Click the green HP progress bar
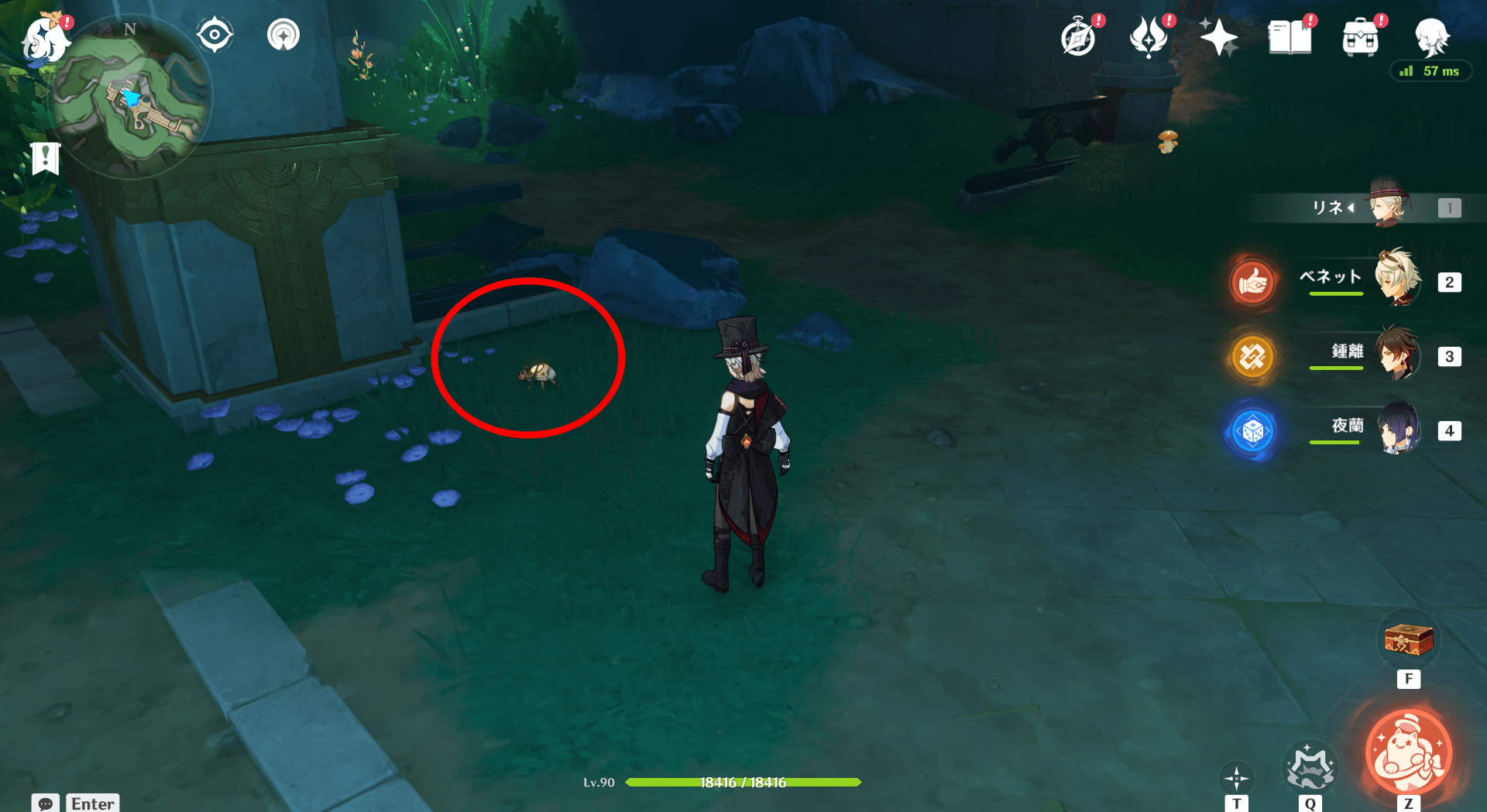This screenshot has height=812, width=1487. point(743,782)
